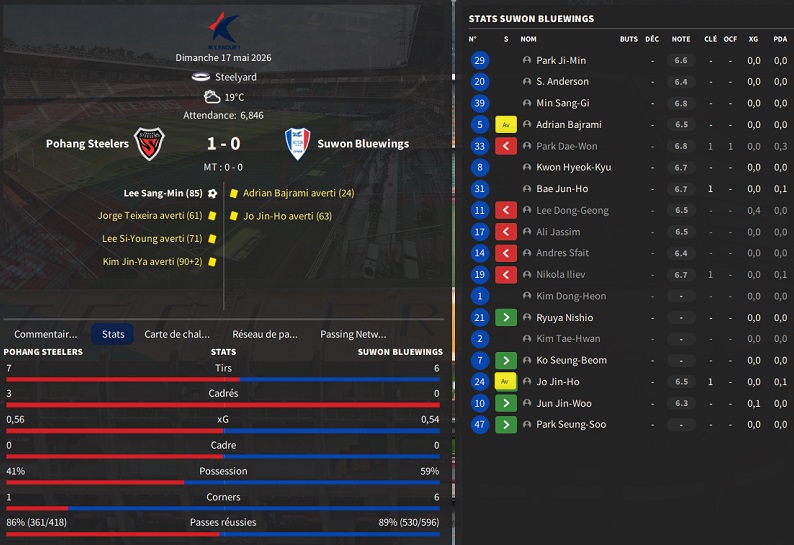The width and height of the screenshot is (794, 545).
Task: View Adrian Bajrami's player profile in stats list
Action: pyautogui.click(x=568, y=125)
